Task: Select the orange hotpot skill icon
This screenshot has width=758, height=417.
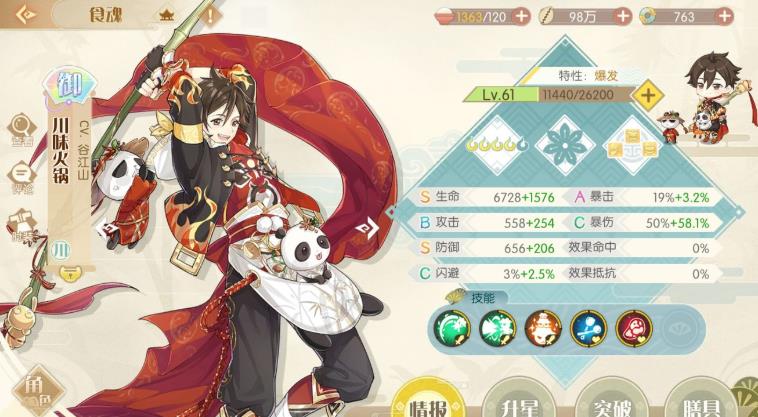Action: coord(541,327)
